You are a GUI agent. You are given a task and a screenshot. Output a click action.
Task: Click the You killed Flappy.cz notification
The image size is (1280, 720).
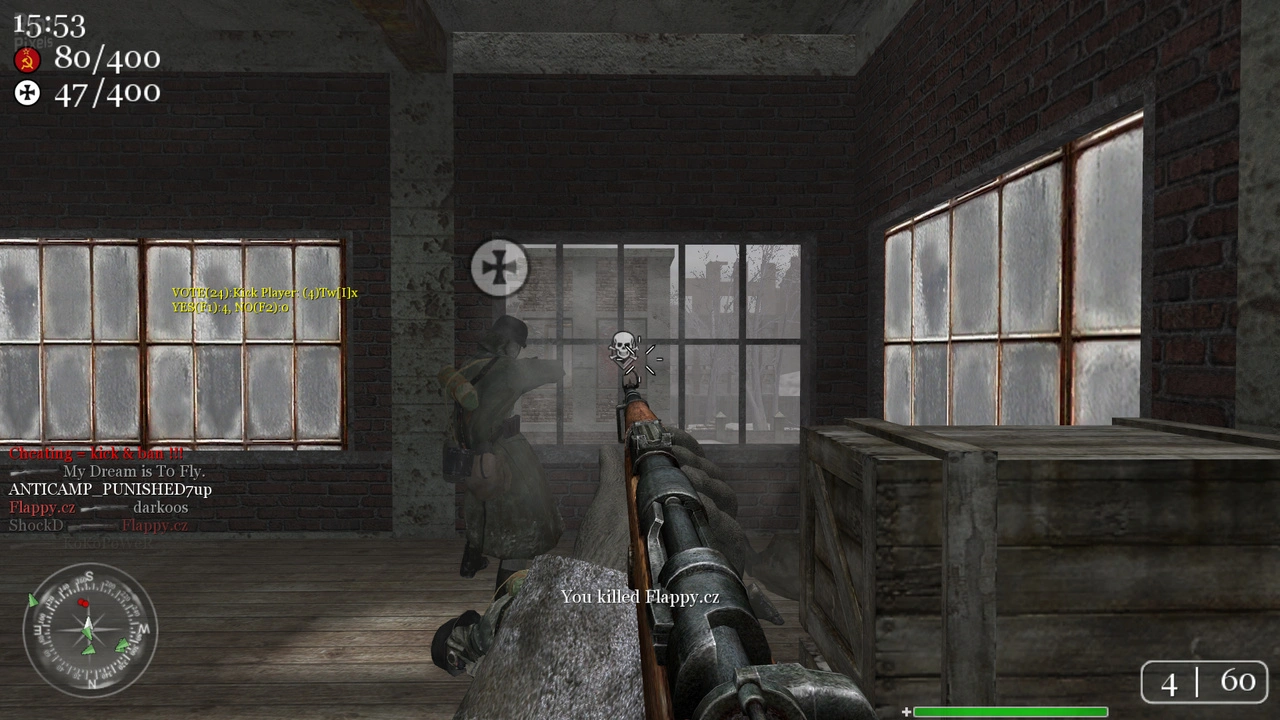(x=640, y=598)
